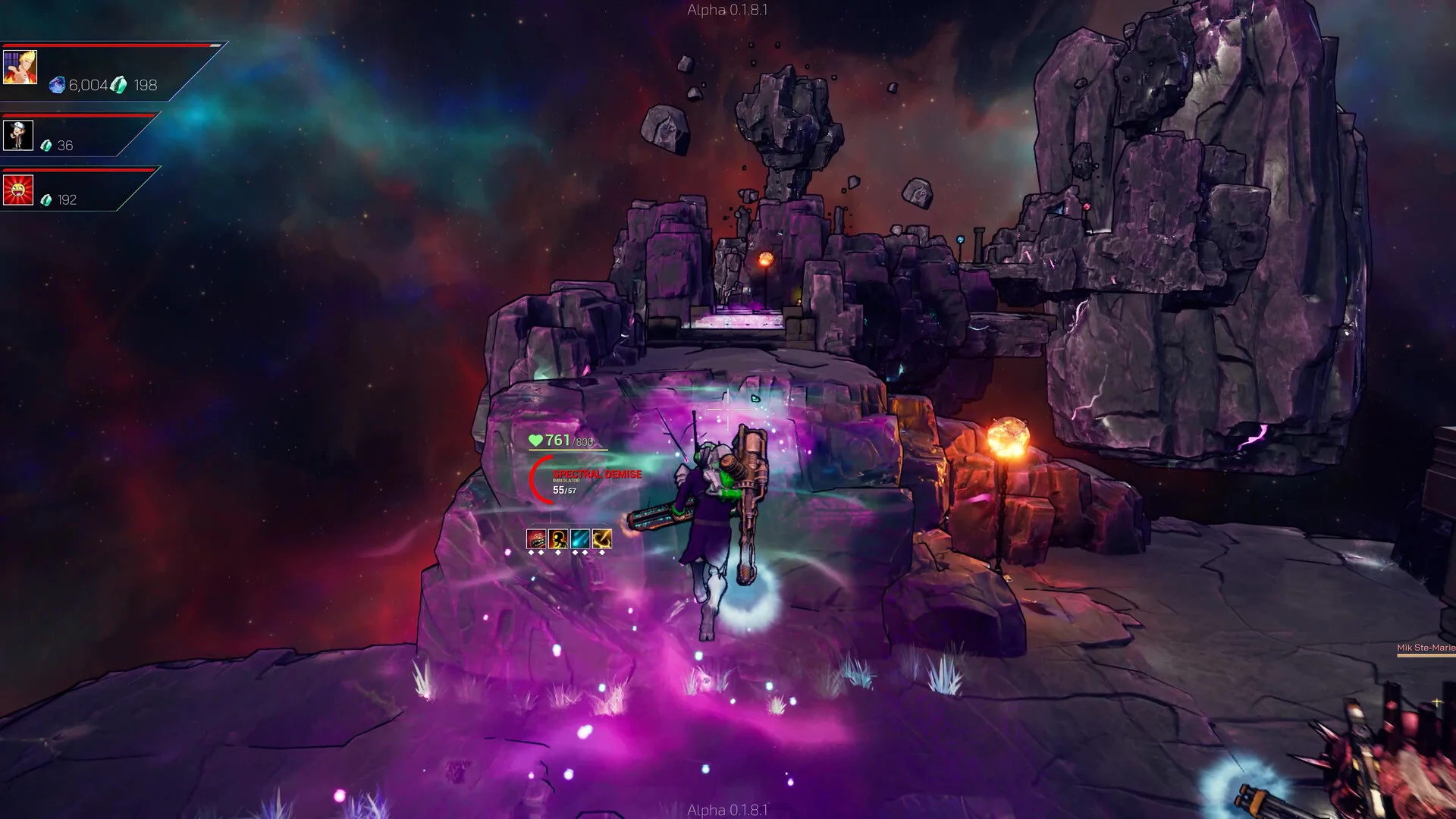Select the red toothy monster ability icon
The image size is (1456, 819).
[536, 538]
